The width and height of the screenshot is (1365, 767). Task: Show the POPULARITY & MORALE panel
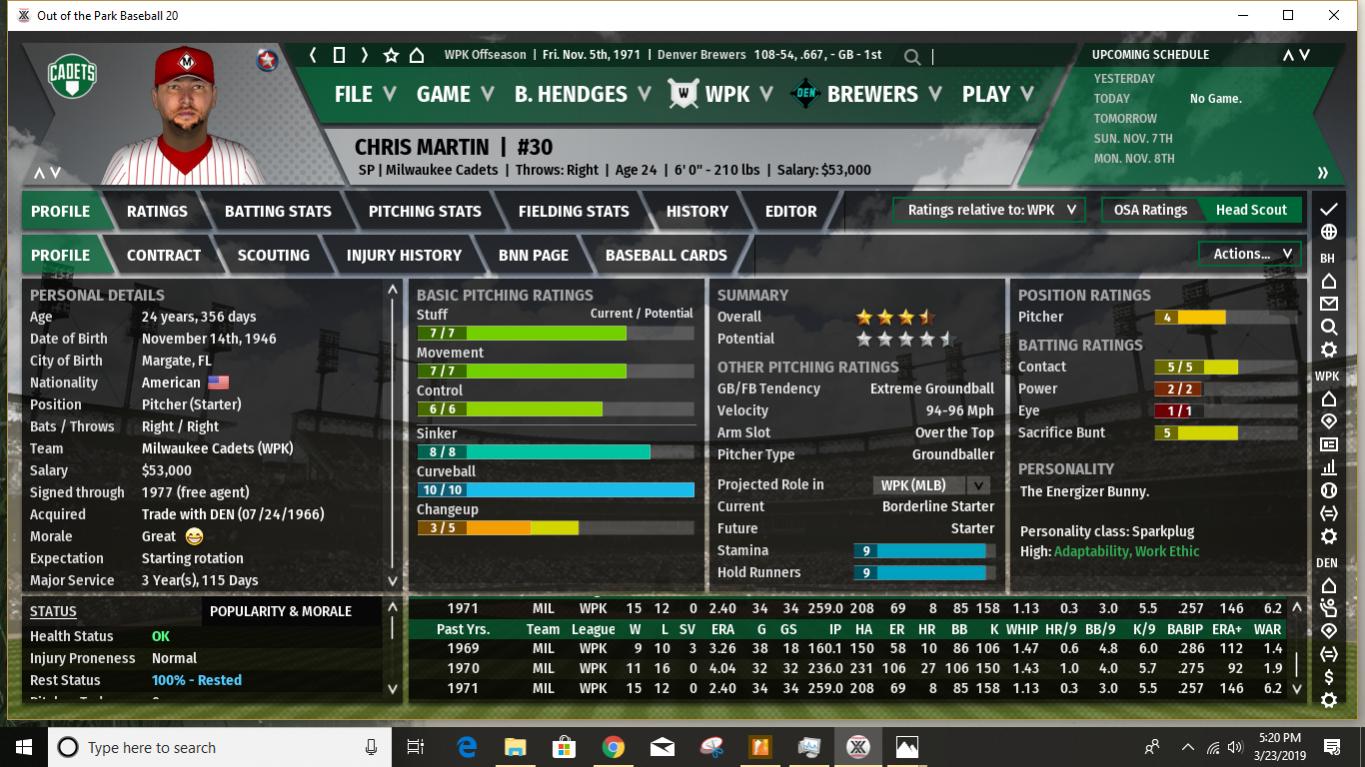(x=281, y=611)
